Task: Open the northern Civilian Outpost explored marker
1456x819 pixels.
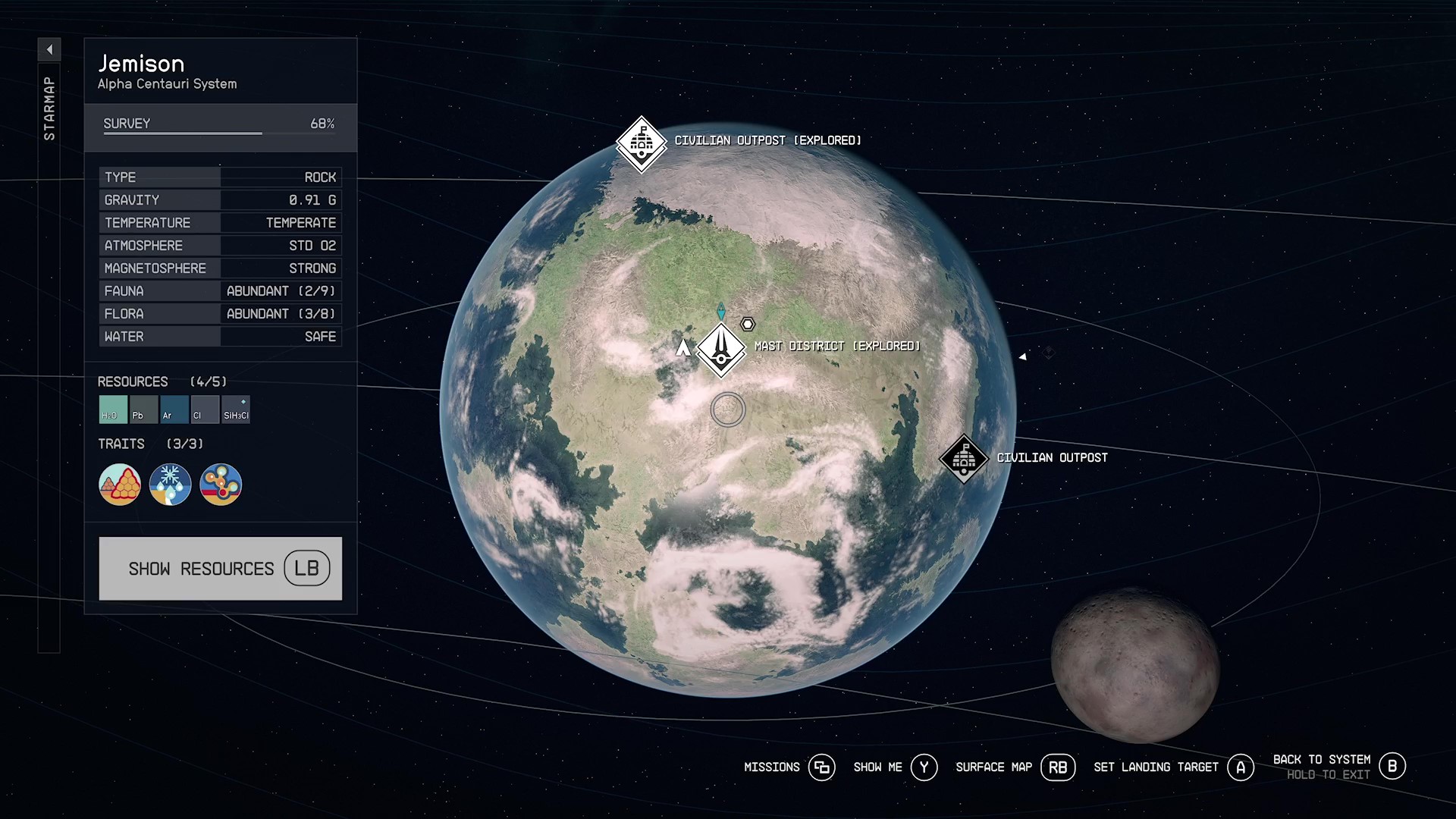Action: coord(642,143)
